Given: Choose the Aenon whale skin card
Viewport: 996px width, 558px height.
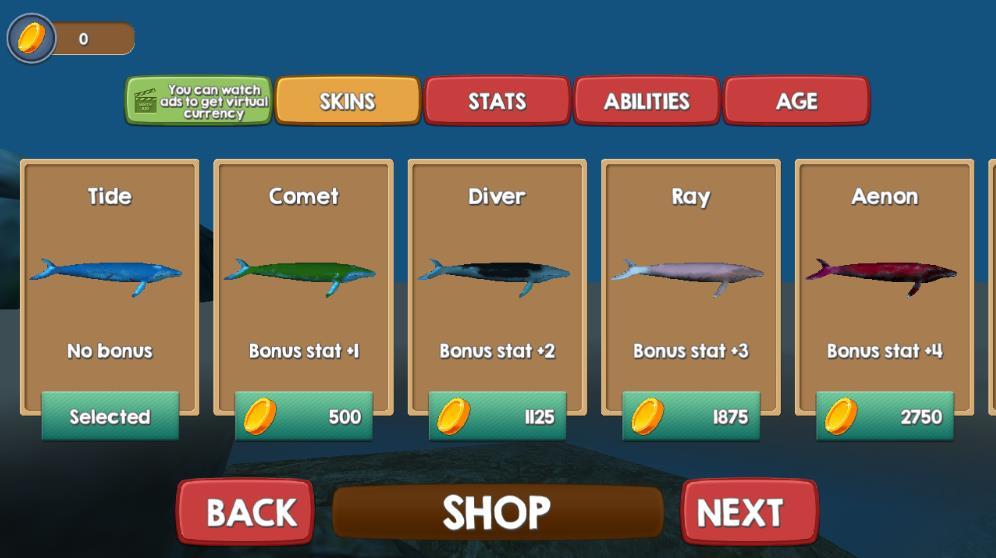Looking at the screenshot, I should point(884,272).
